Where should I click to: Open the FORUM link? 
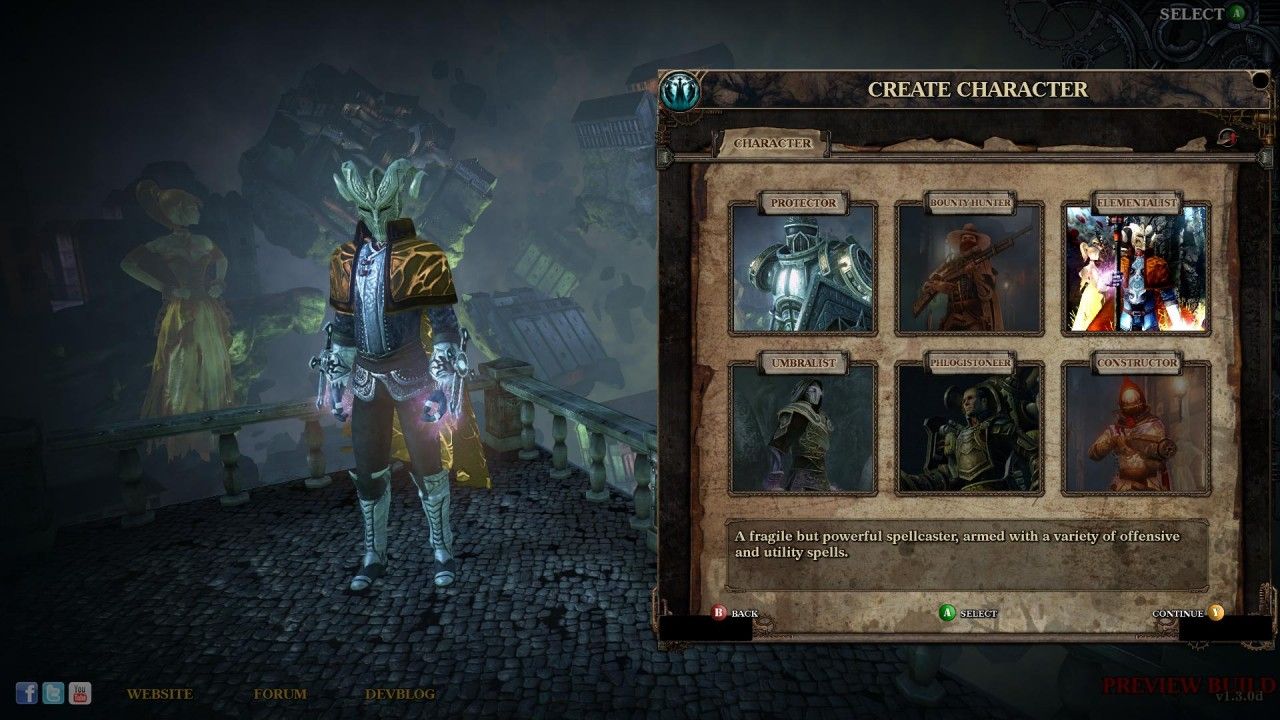(280, 693)
